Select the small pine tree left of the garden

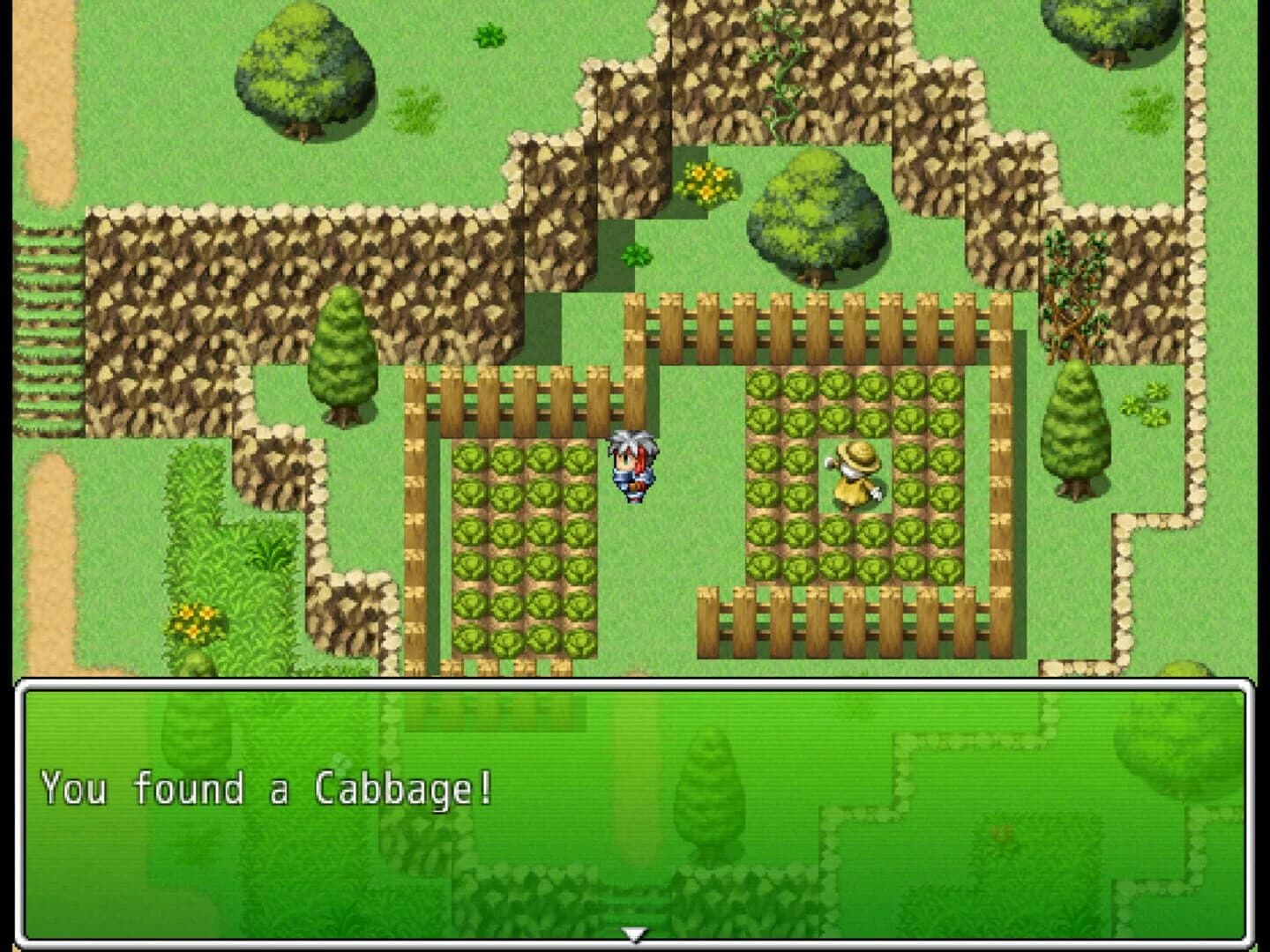[346, 353]
